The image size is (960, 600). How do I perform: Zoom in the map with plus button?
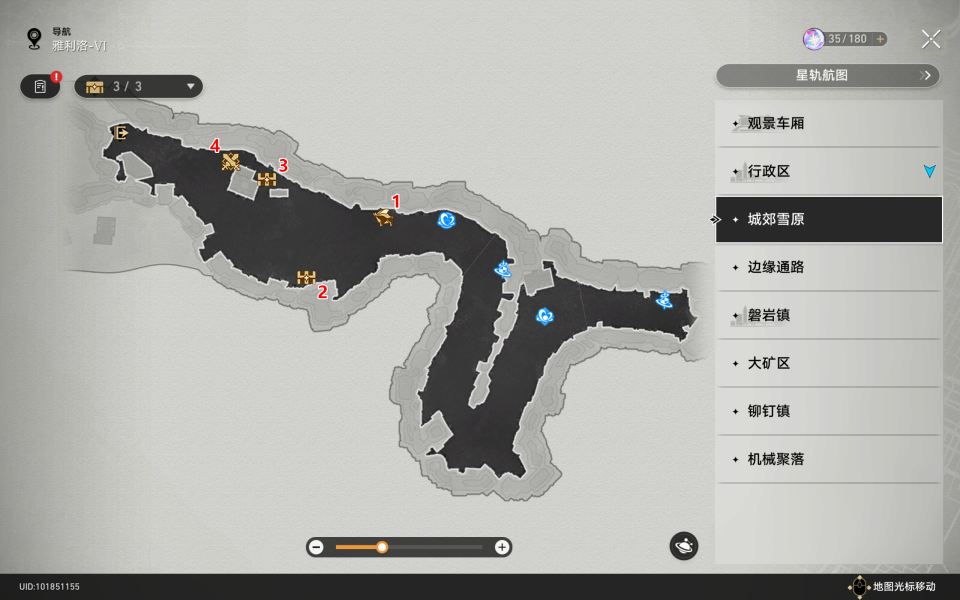502,547
